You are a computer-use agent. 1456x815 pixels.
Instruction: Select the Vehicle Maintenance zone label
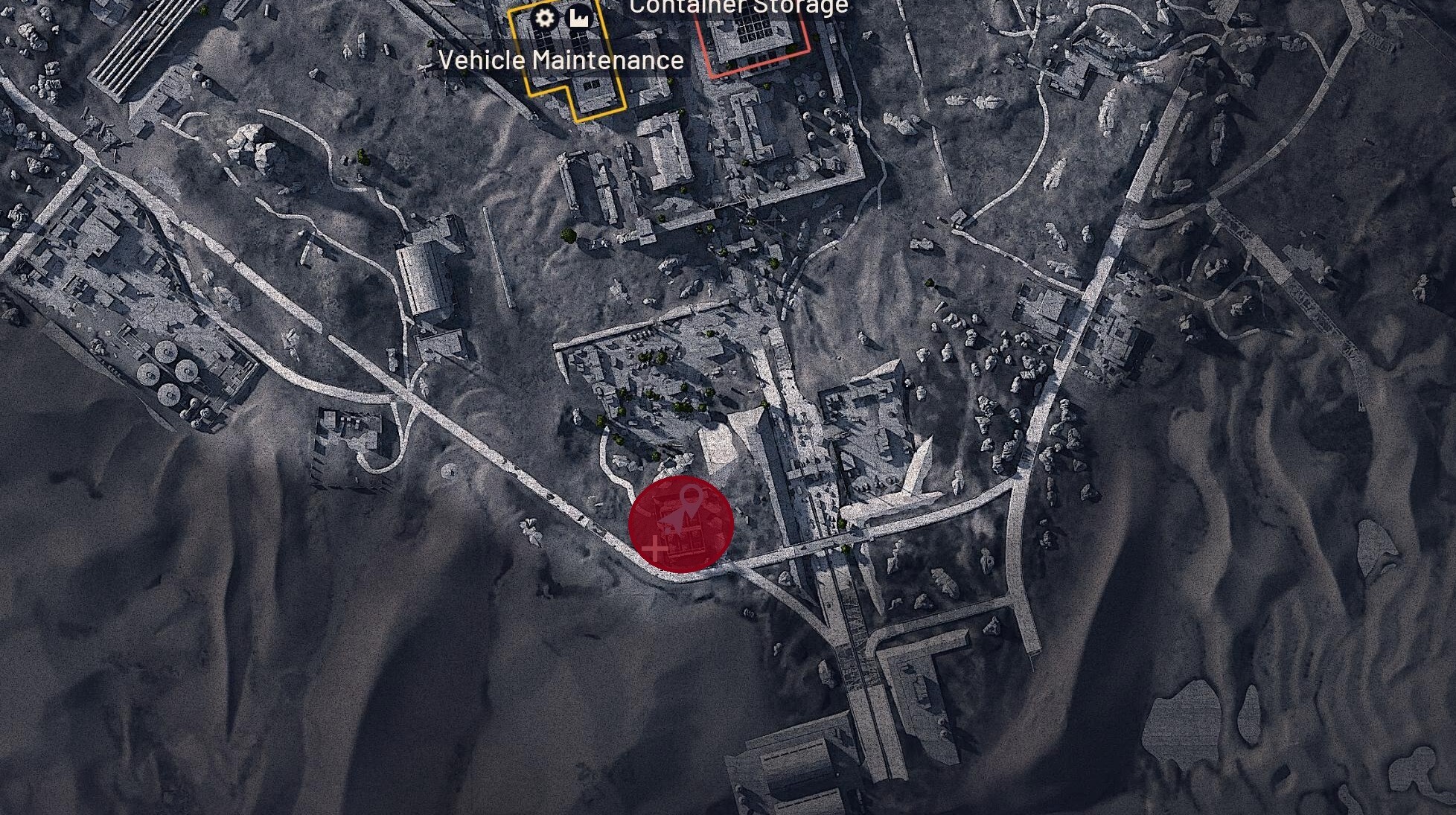561,61
